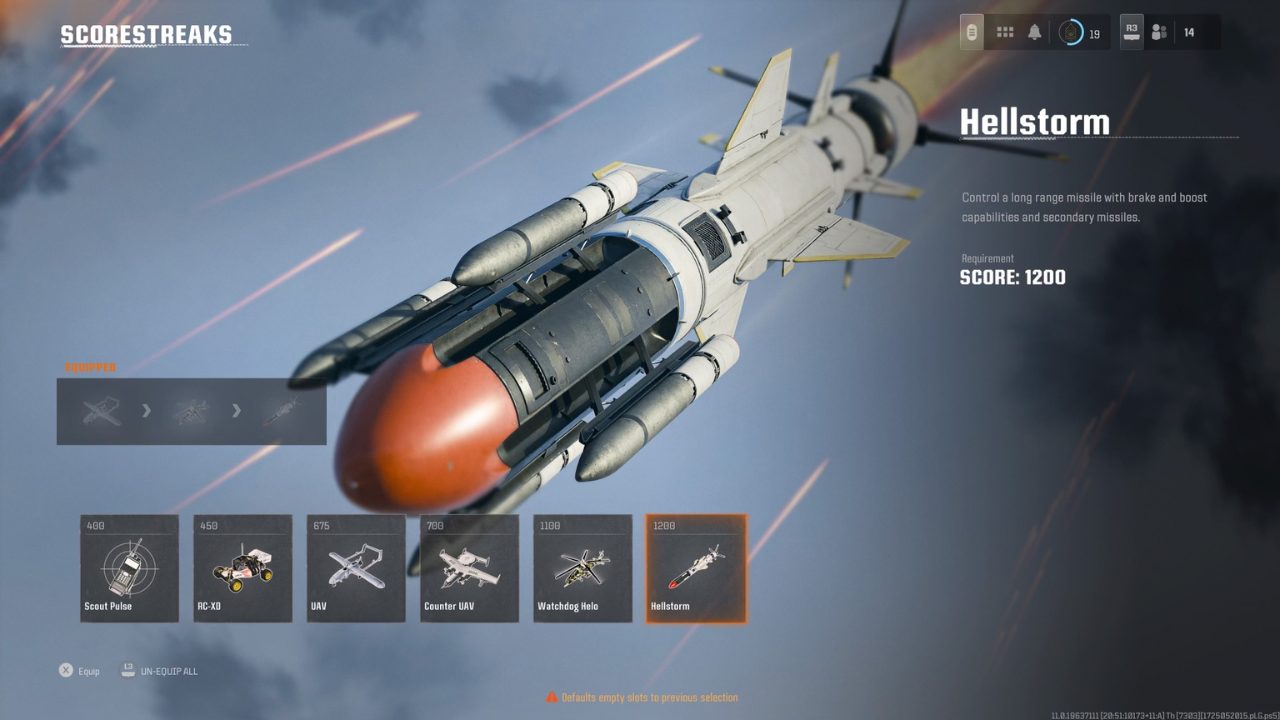Choose the UAV scorestreak
The height and width of the screenshot is (720, 1280).
(x=355, y=568)
